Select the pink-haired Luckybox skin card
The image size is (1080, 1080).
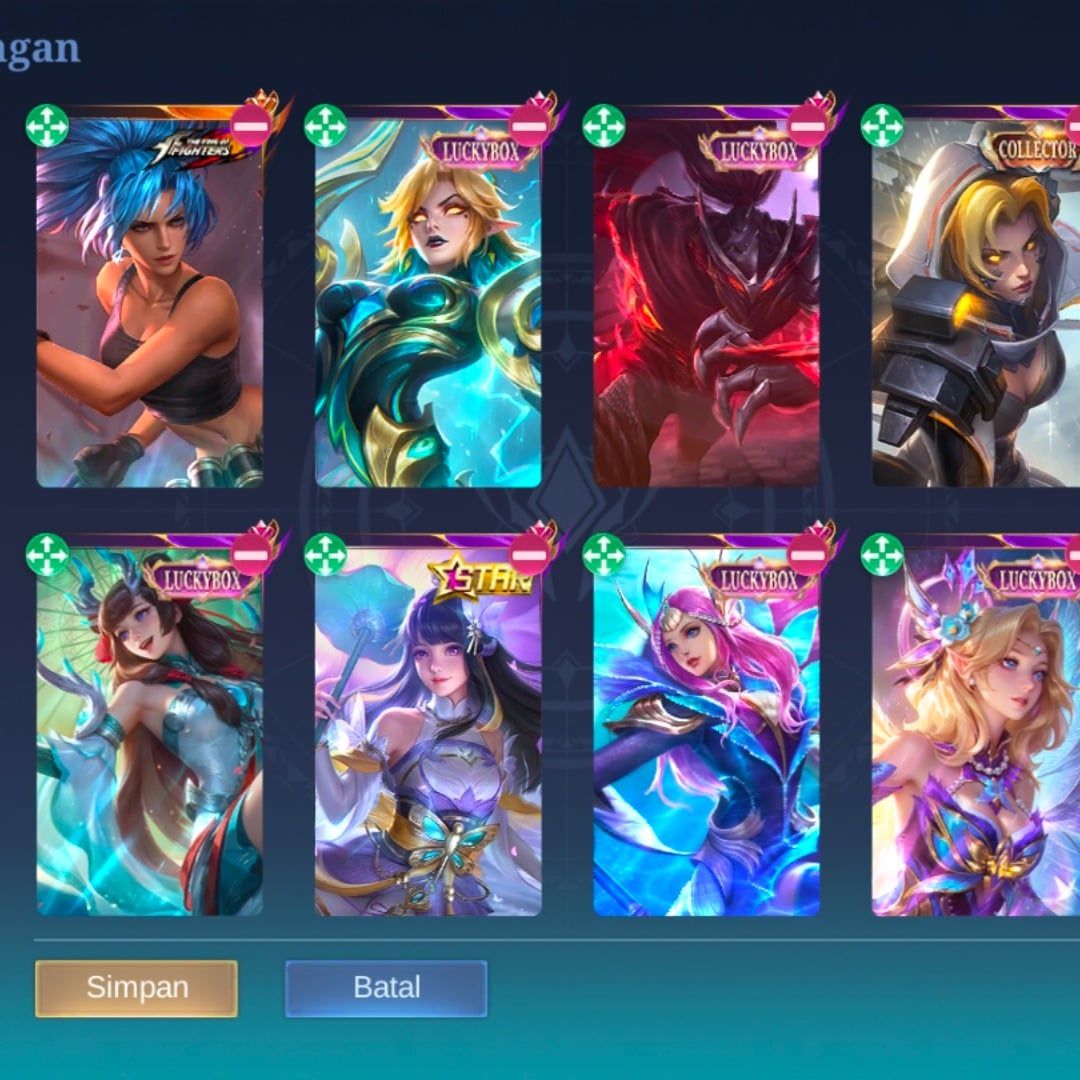point(706,740)
